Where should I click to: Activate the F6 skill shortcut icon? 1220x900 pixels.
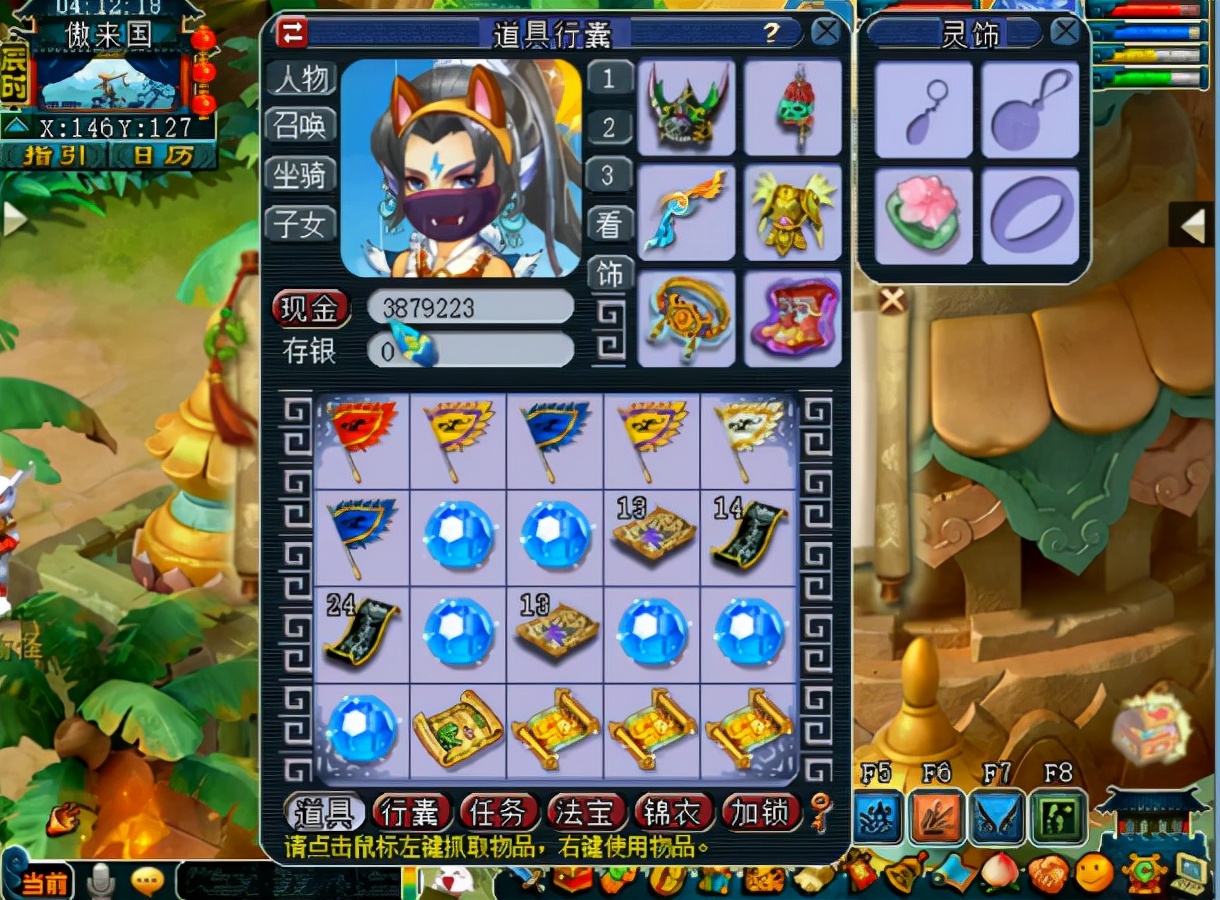click(x=937, y=817)
